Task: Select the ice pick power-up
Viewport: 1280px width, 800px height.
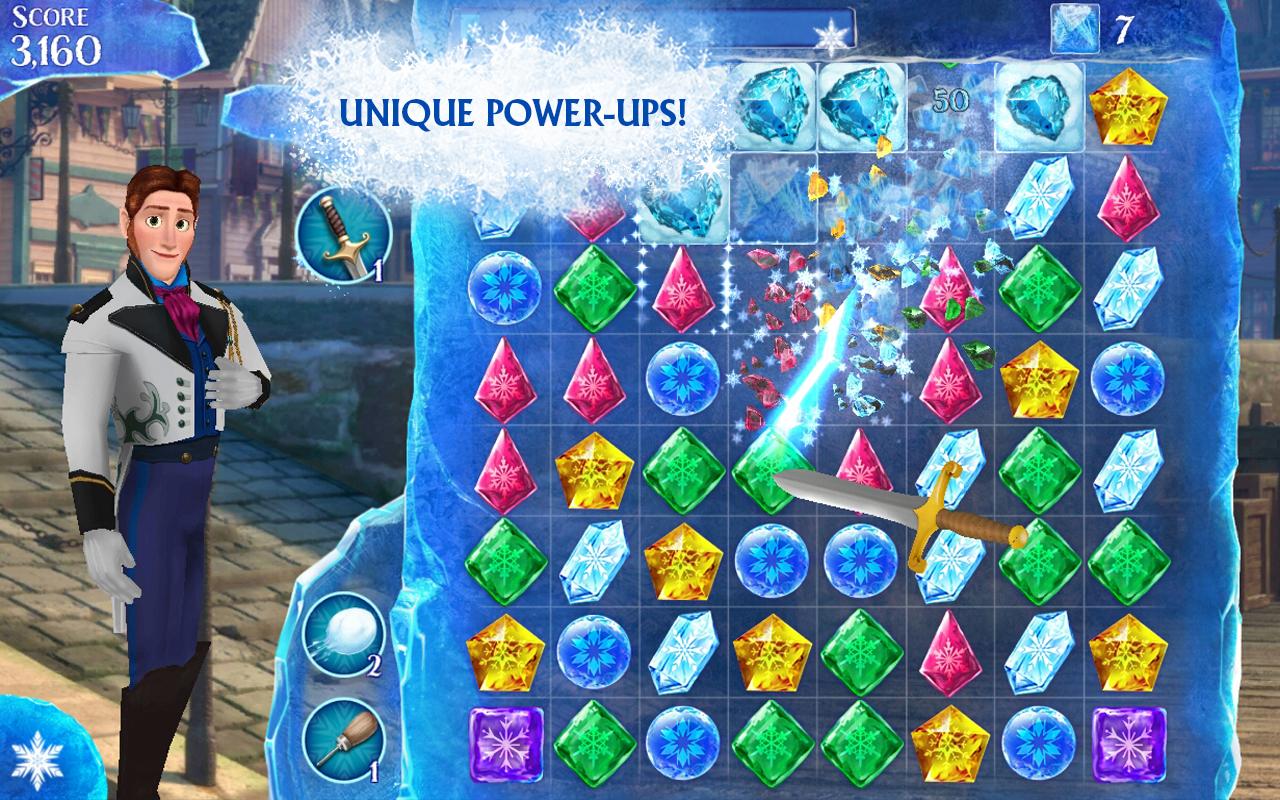Action: click(343, 738)
